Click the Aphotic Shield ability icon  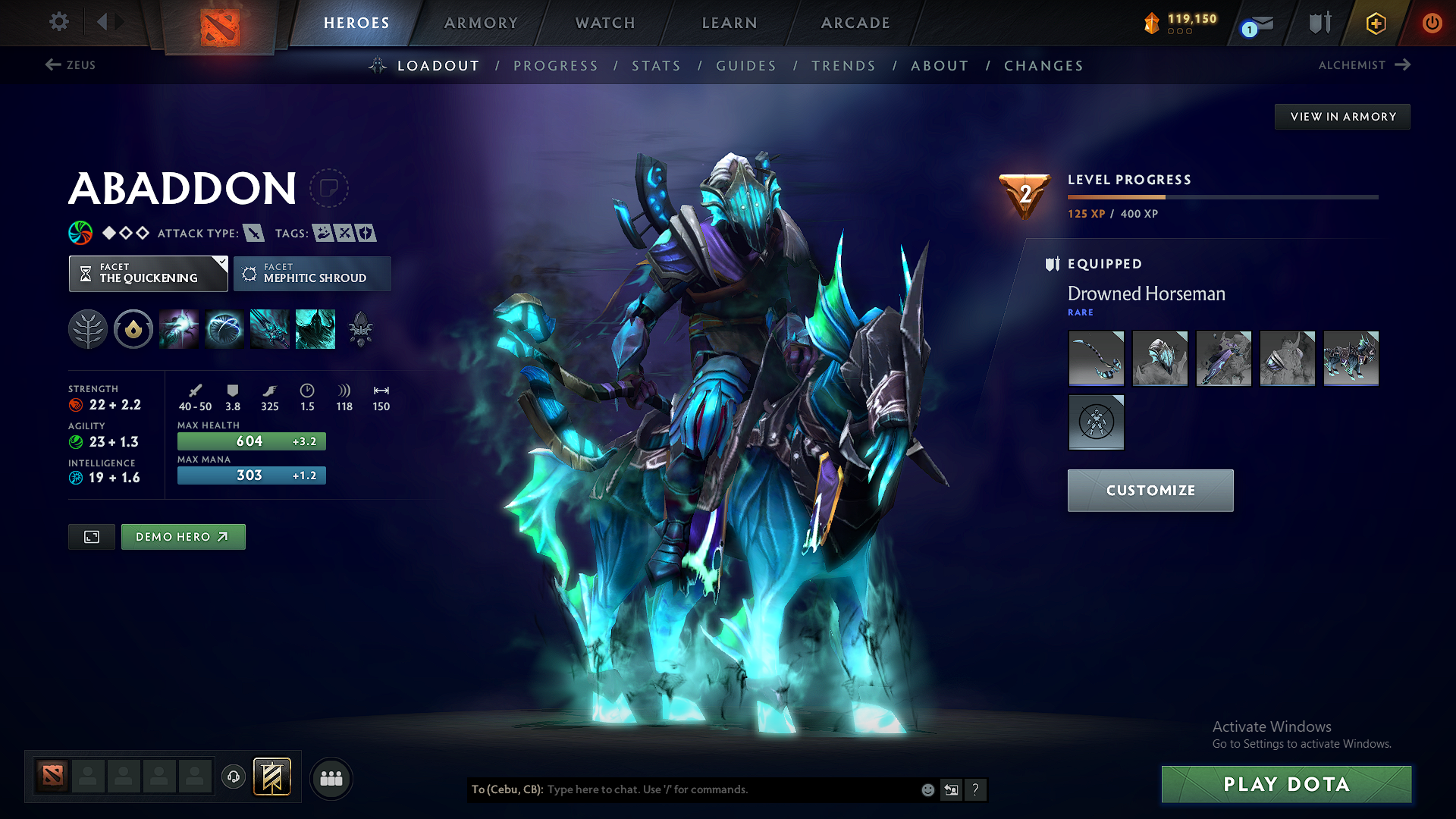click(x=224, y=328)
